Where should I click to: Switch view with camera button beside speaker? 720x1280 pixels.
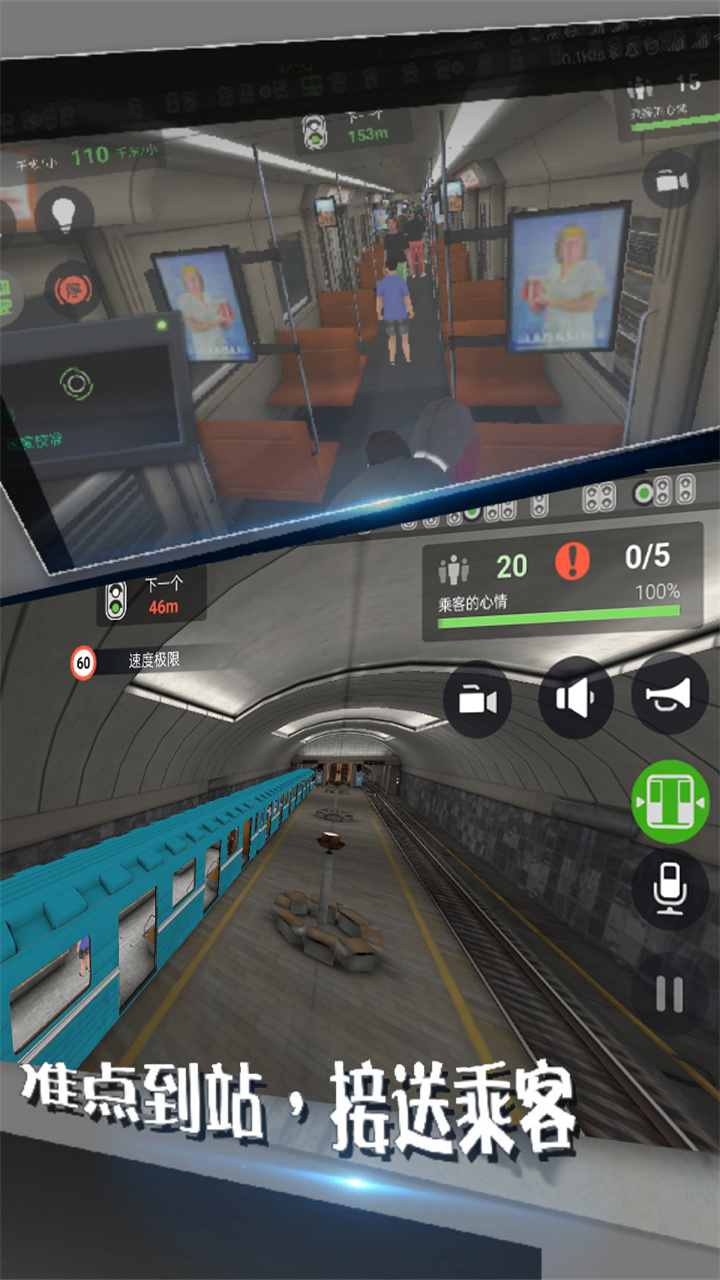(x=477, y=699)
